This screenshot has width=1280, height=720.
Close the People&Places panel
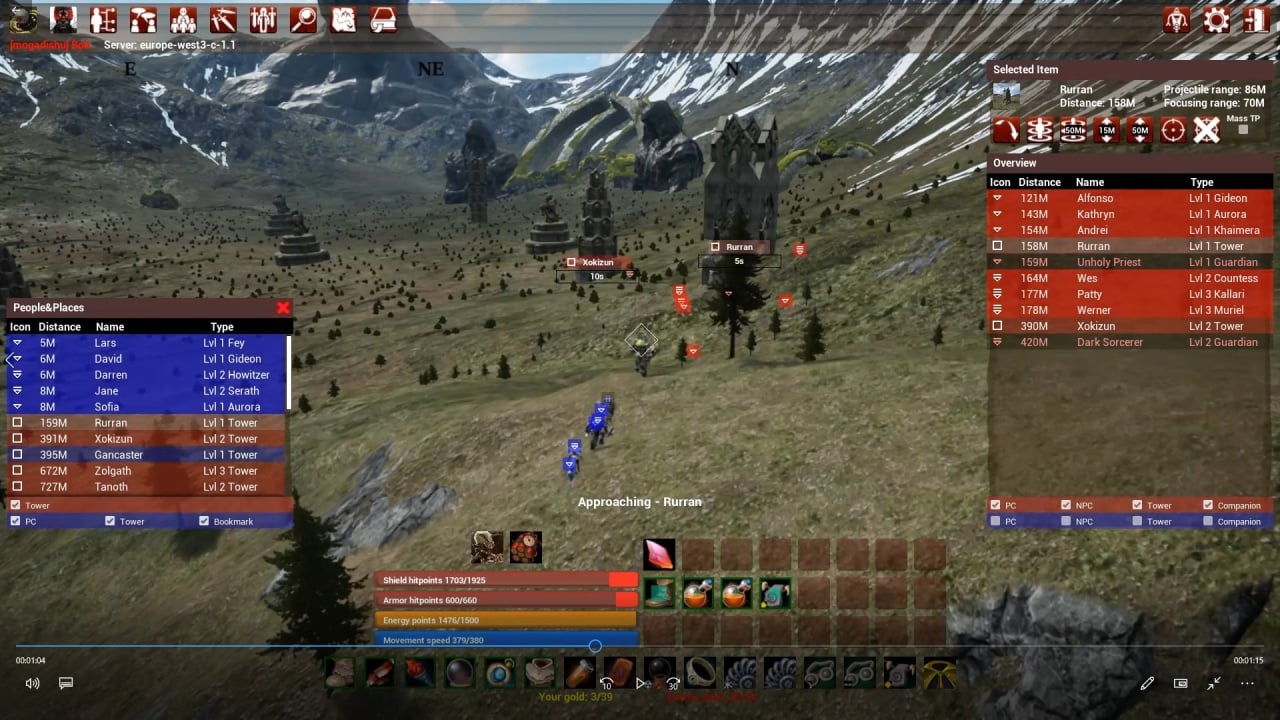(x=283, y=308)
